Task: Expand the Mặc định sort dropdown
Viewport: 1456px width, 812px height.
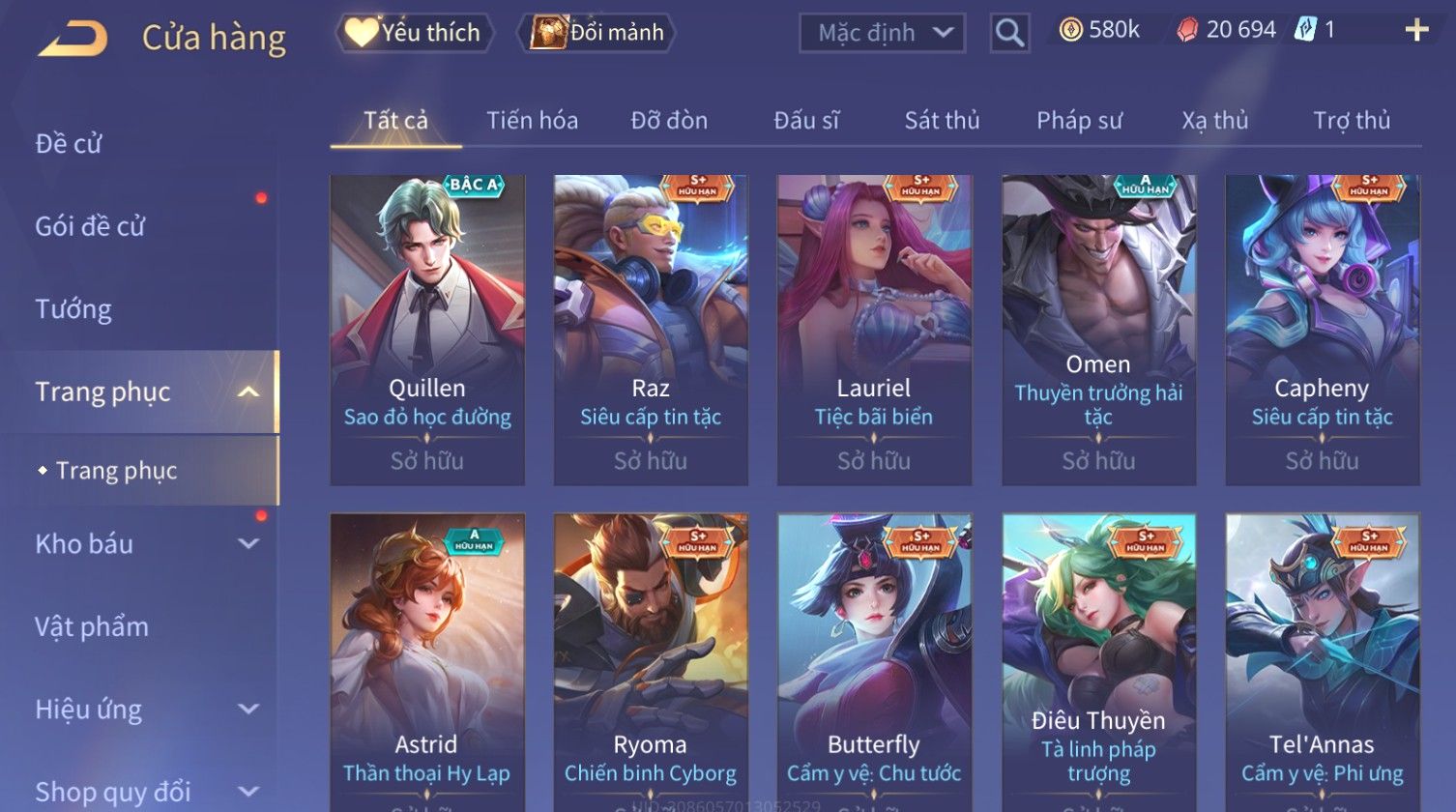Action: 882,33
